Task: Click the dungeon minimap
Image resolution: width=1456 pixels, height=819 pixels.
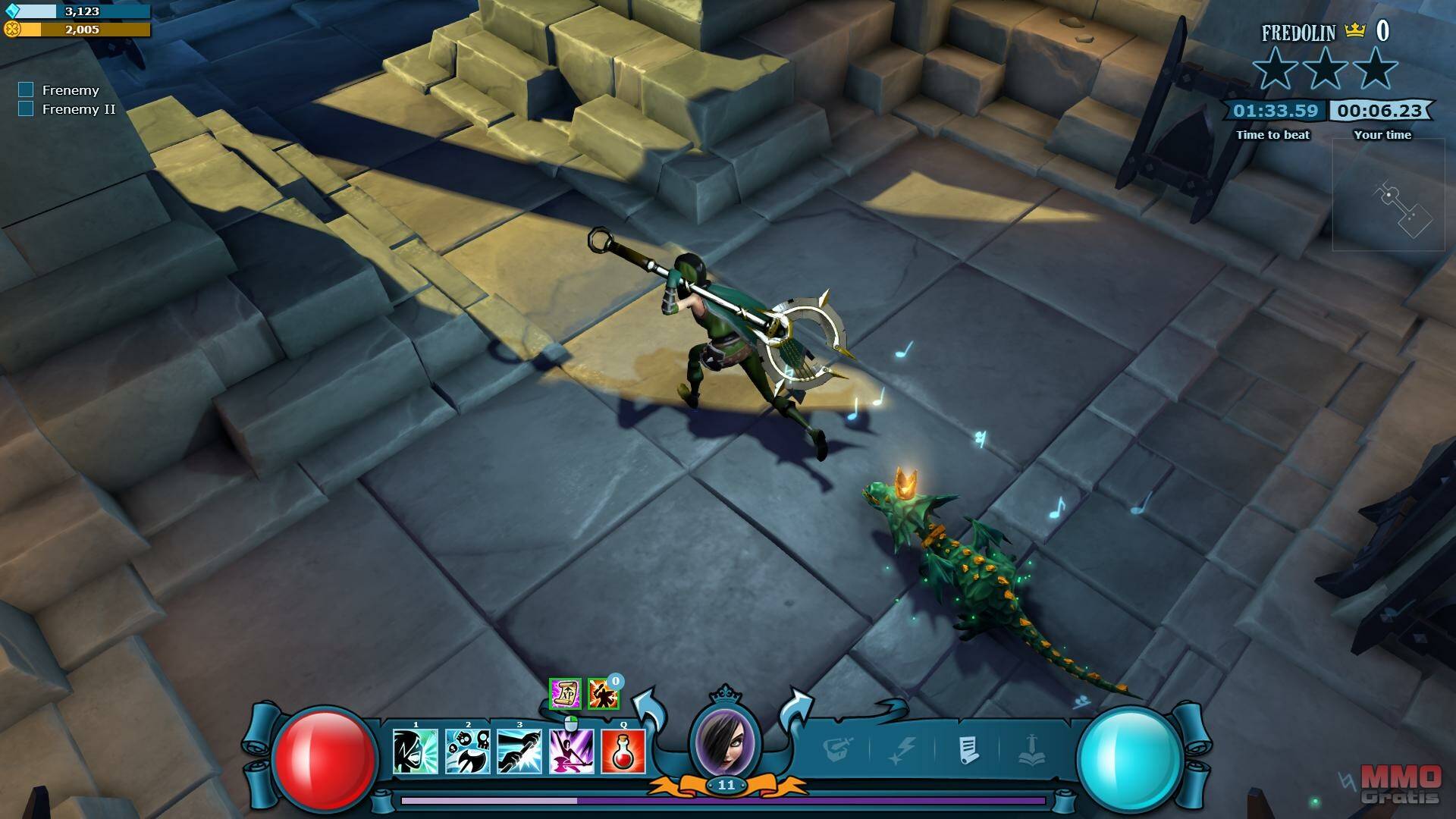Action: [1388, 195]
